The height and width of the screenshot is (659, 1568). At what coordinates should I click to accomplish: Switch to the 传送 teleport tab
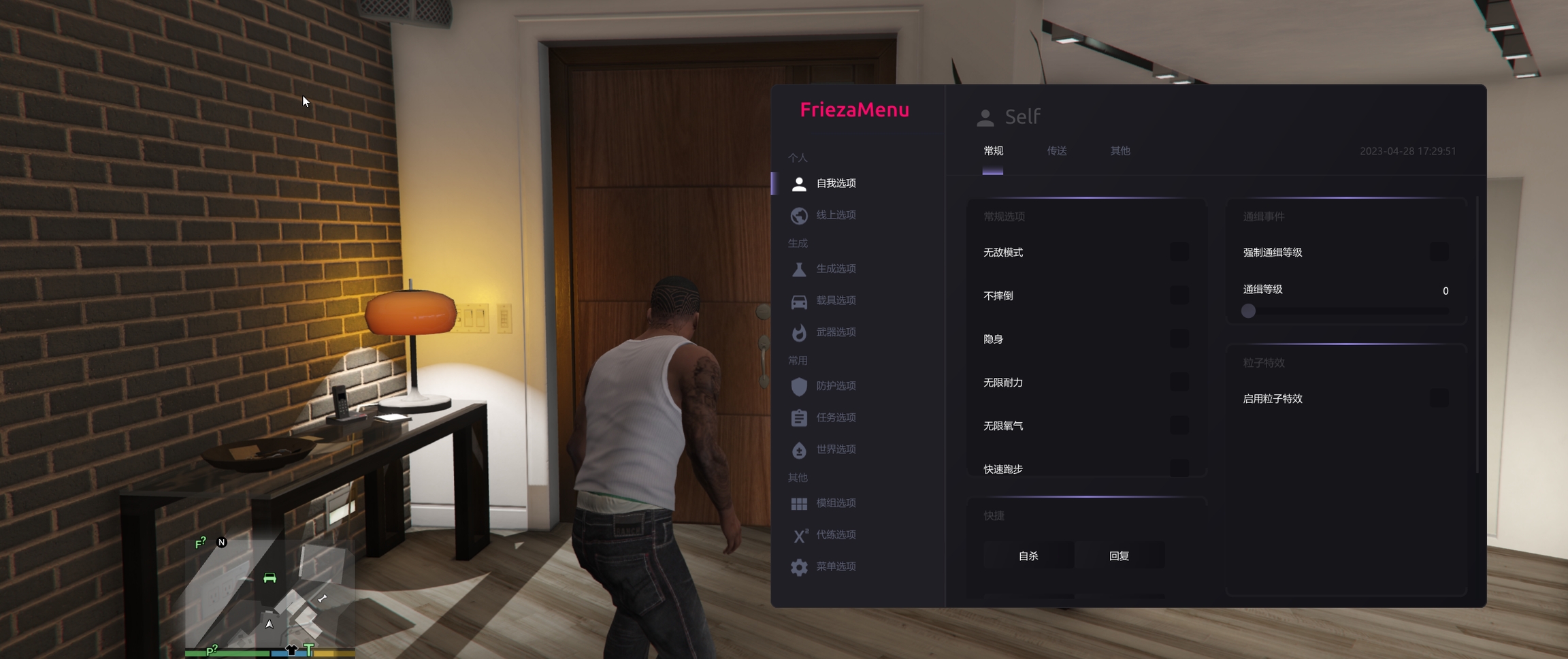click(1056, 151)
